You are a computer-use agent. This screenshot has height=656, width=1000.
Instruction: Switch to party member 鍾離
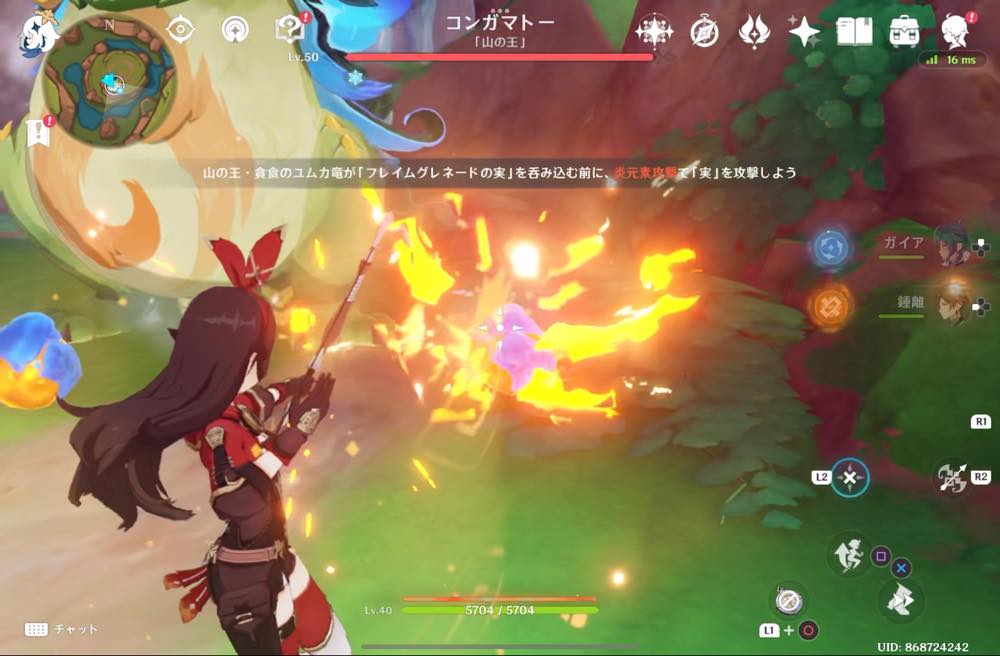point(951,302)
